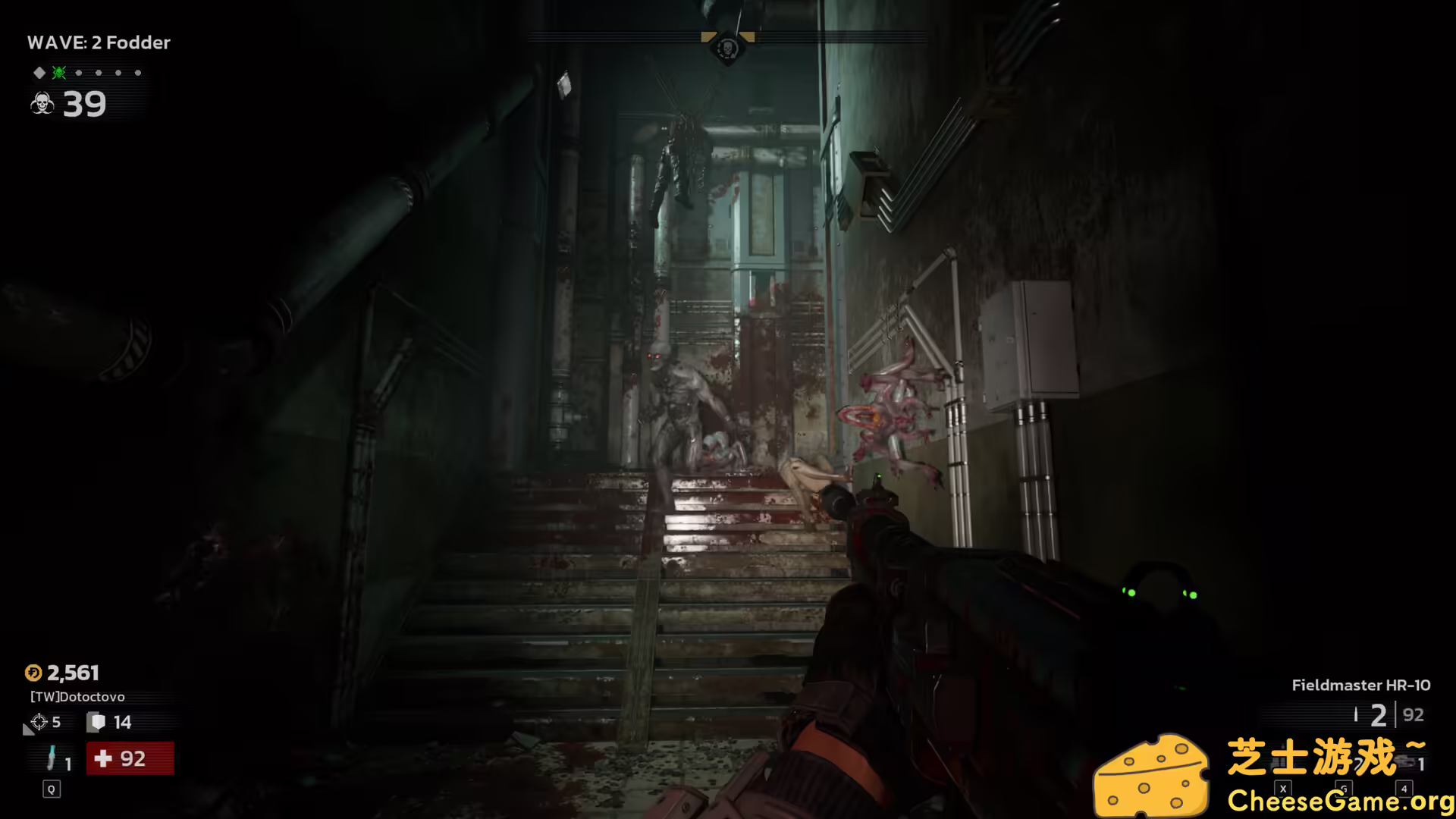Image resolution: width=1456 pixels, height=819 pixels.
Task: Select the WAVE: 2 Fodder label
Action: tap(99, 42)
